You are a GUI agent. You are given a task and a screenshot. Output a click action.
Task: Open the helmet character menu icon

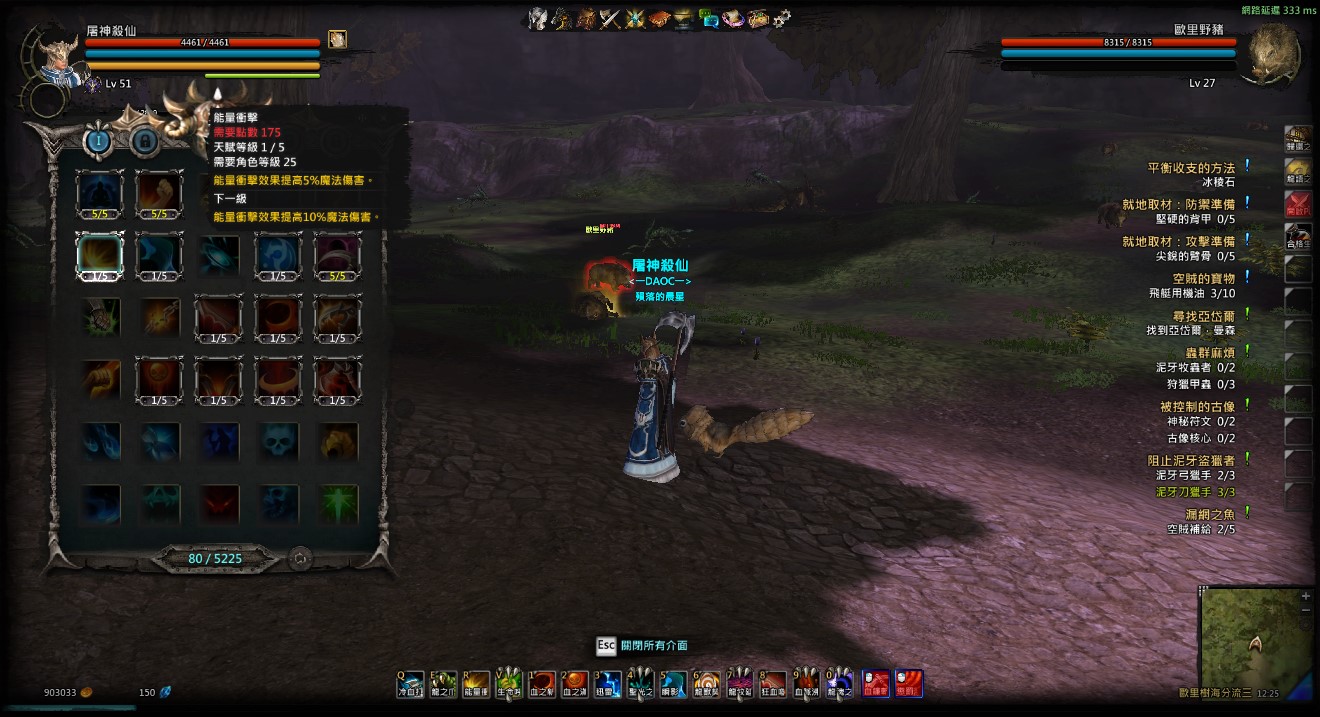[x=539, y=17]
